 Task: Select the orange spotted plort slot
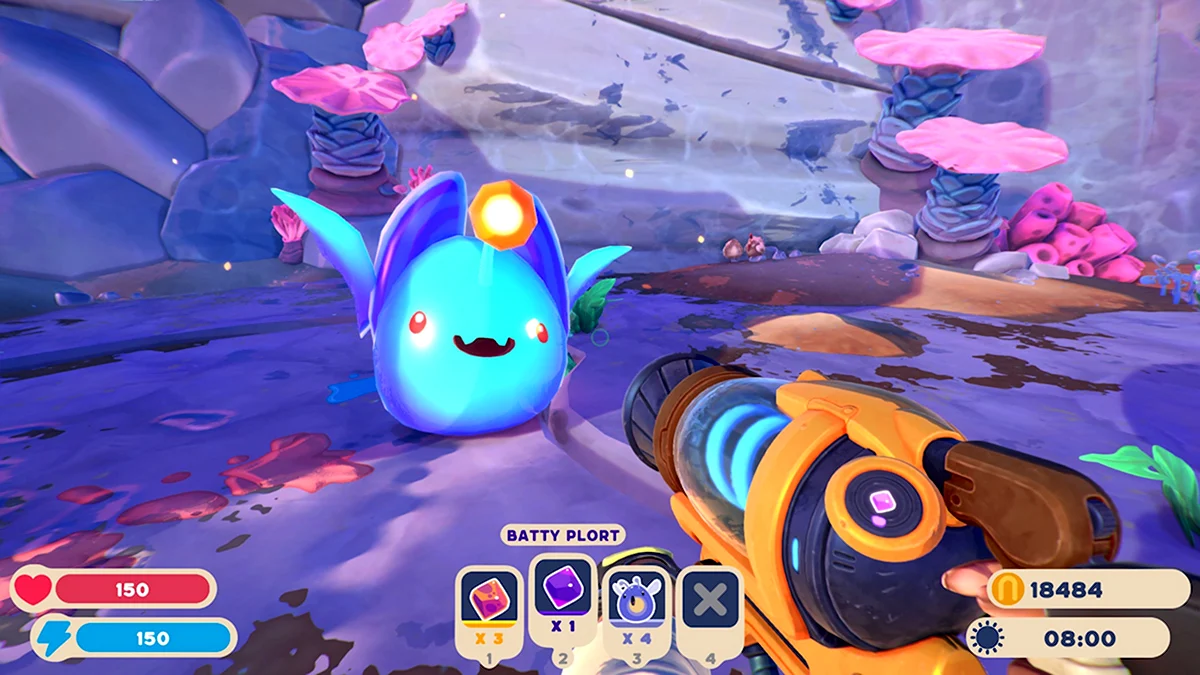(x=489, y=600)
